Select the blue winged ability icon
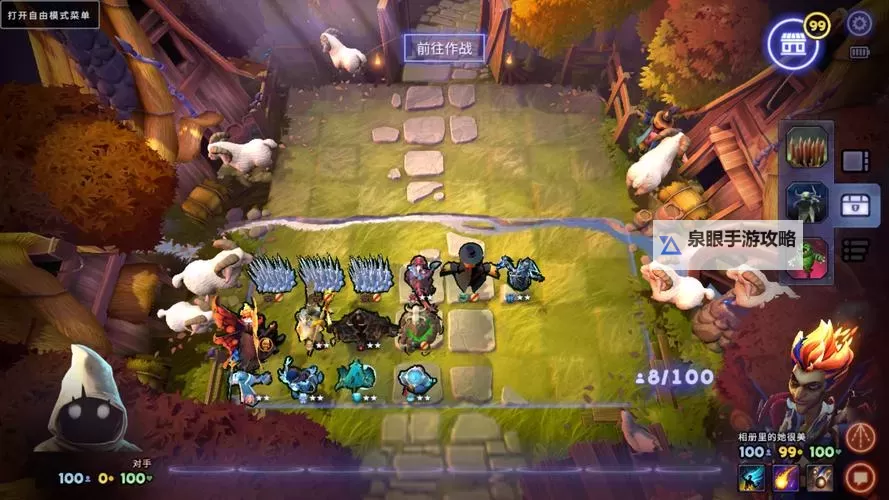The width and height of the screenshot is (889, 500). tap(753, 479)
